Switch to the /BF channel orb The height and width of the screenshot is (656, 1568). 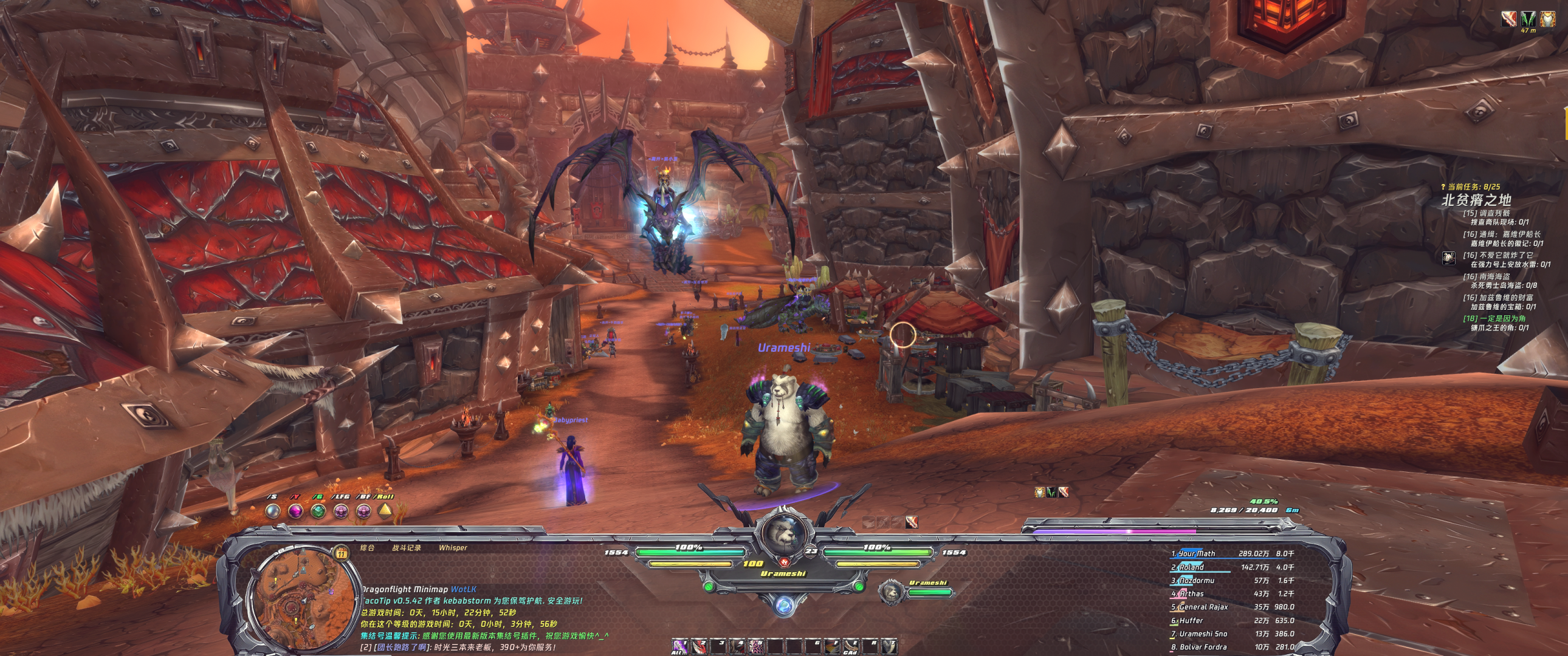click(363, 511)
